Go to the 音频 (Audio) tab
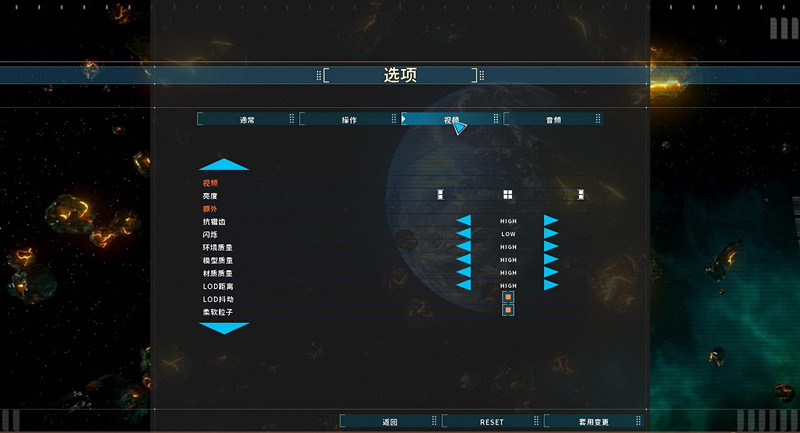This screenshot has height=433, width=800. click(x=553, y=119)
